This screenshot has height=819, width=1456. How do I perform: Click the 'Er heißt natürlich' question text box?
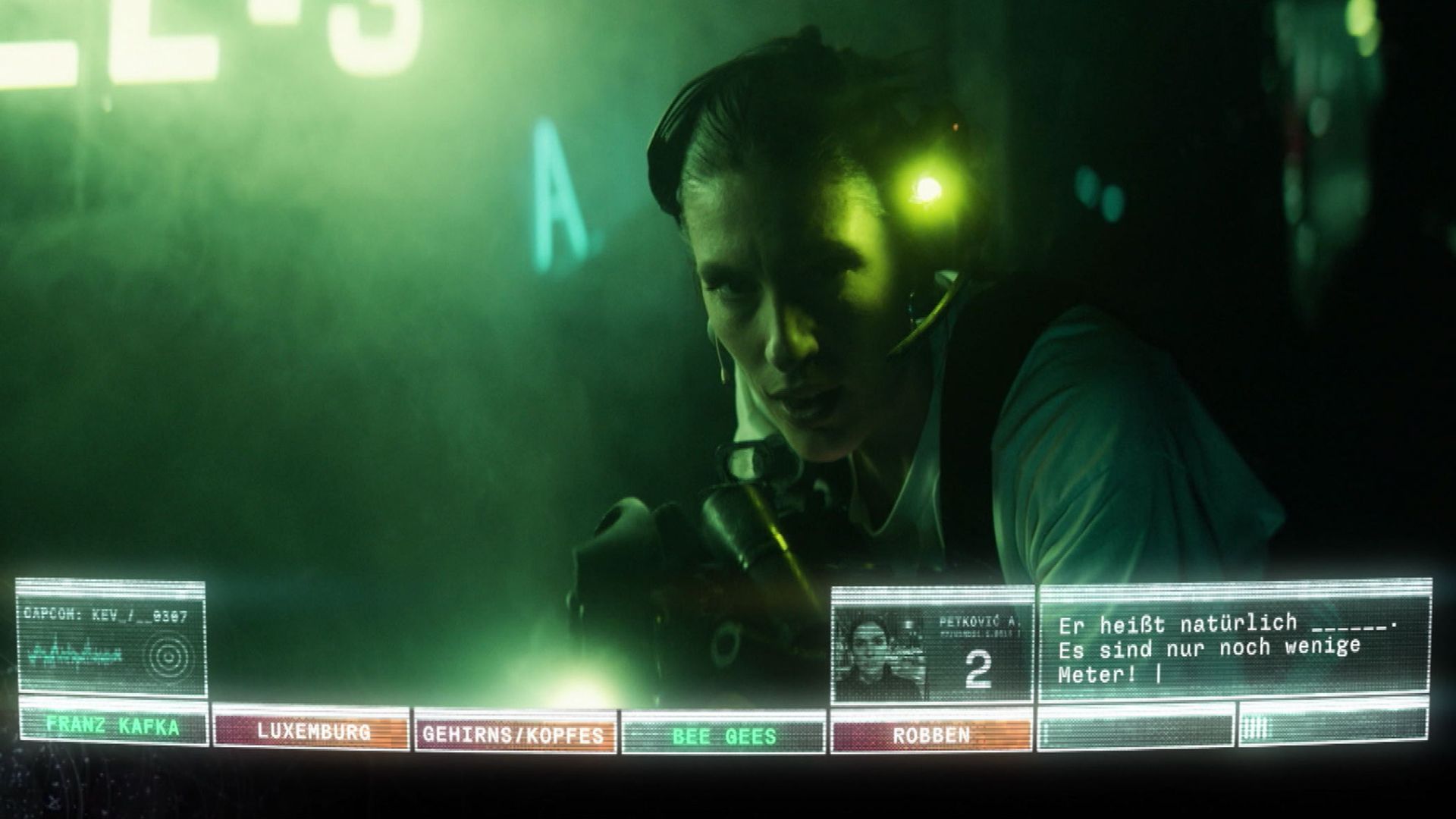pos(1235,647)
